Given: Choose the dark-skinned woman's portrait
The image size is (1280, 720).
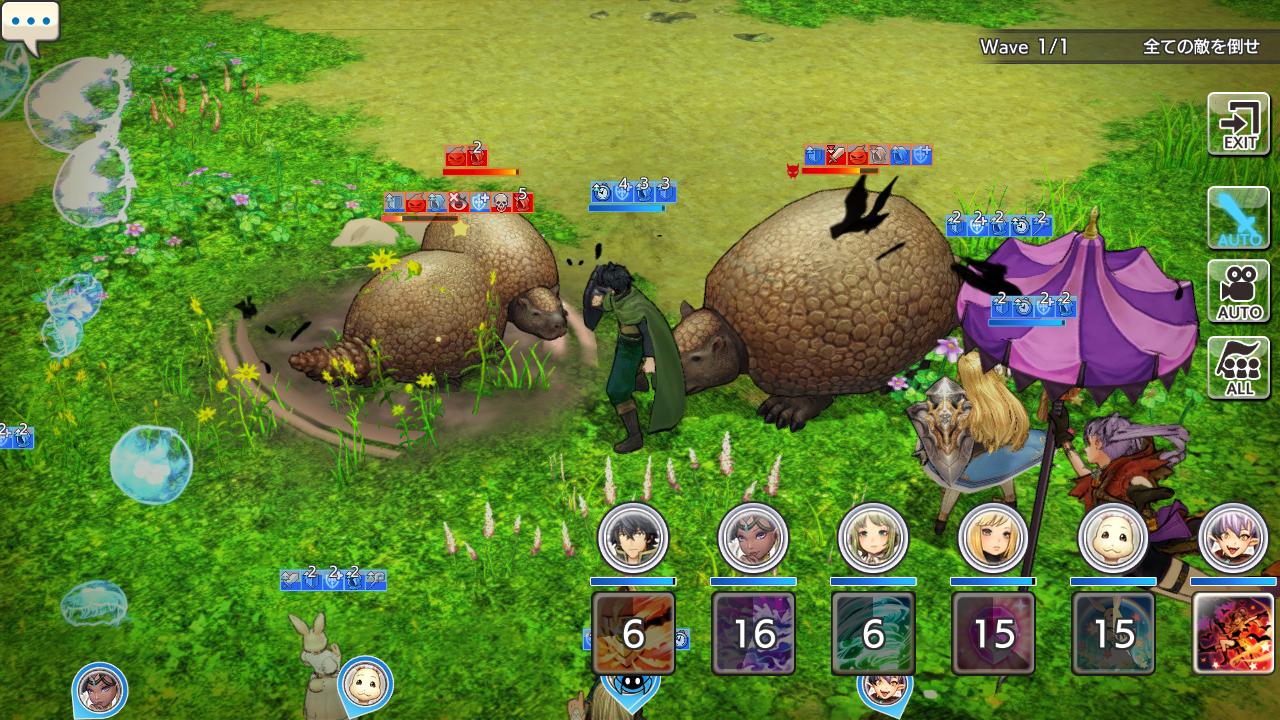Looking at the screenshot, I should pos(753,538).
